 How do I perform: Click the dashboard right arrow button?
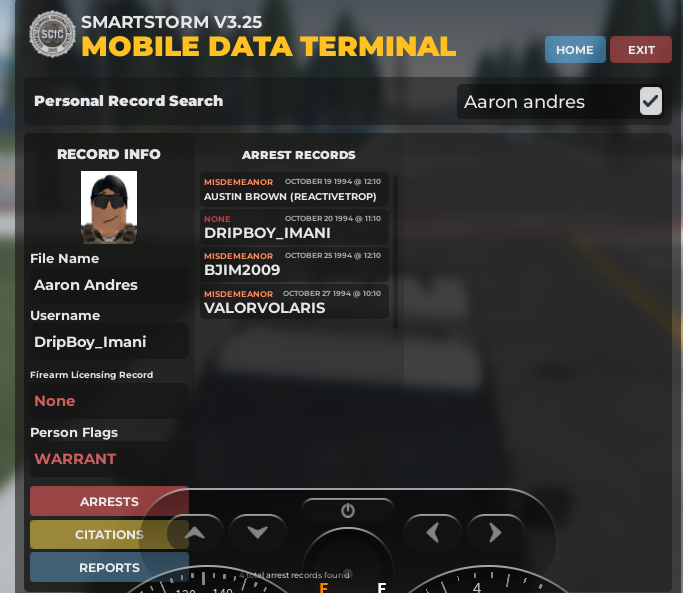coord(495,533)
